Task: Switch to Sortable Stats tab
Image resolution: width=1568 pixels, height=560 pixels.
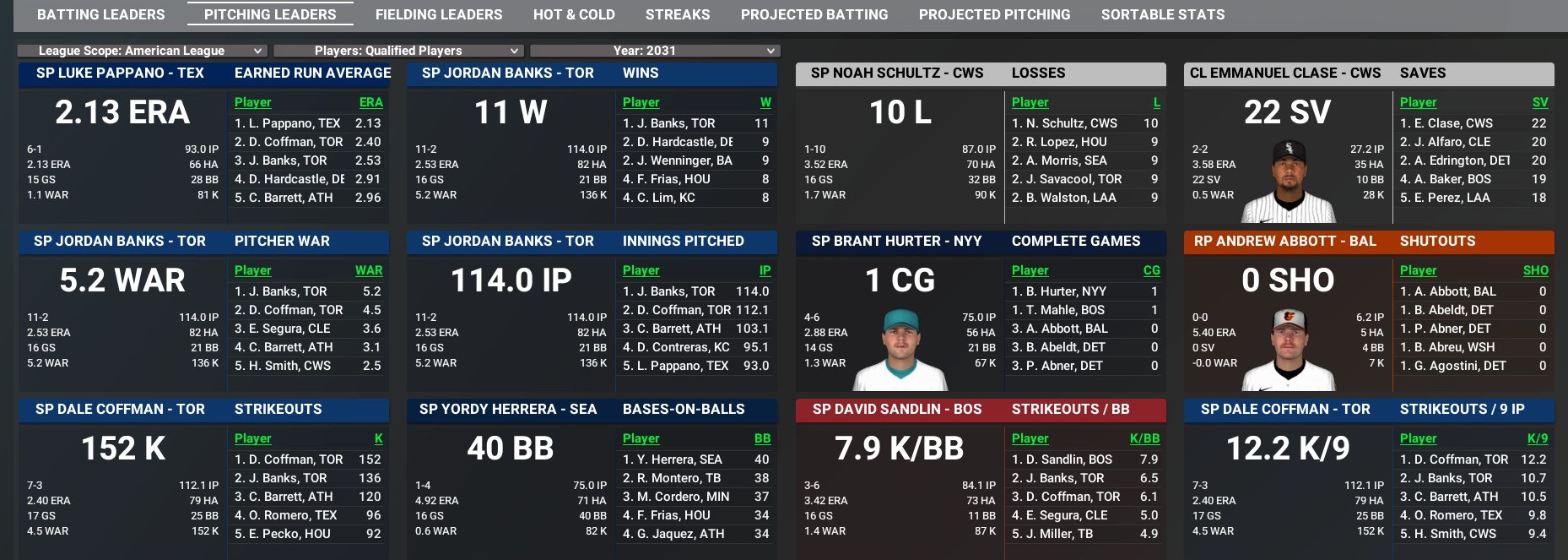Action: tap(1163, 14)
